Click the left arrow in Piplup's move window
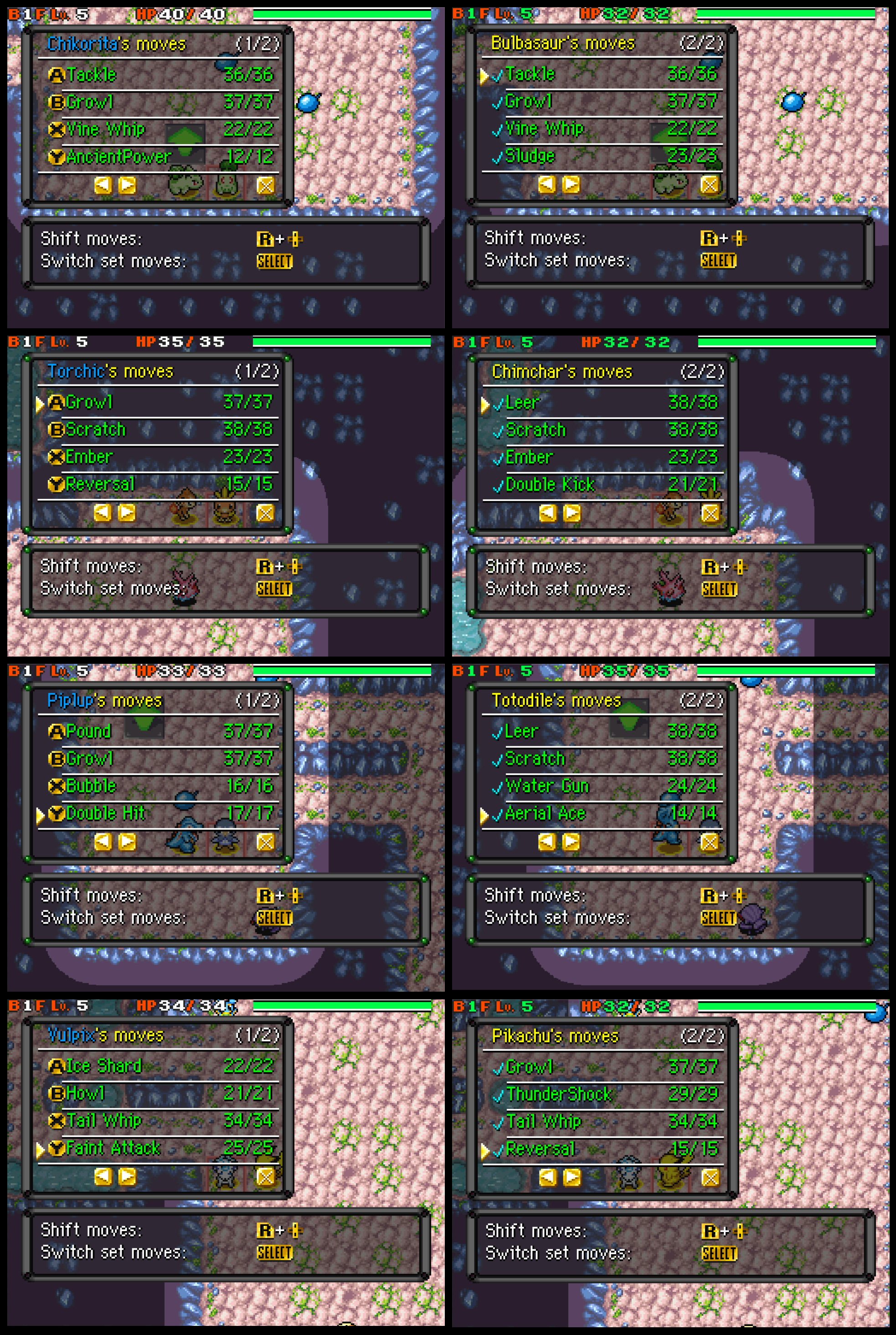Screen dimensions: 896x1335 104,842
